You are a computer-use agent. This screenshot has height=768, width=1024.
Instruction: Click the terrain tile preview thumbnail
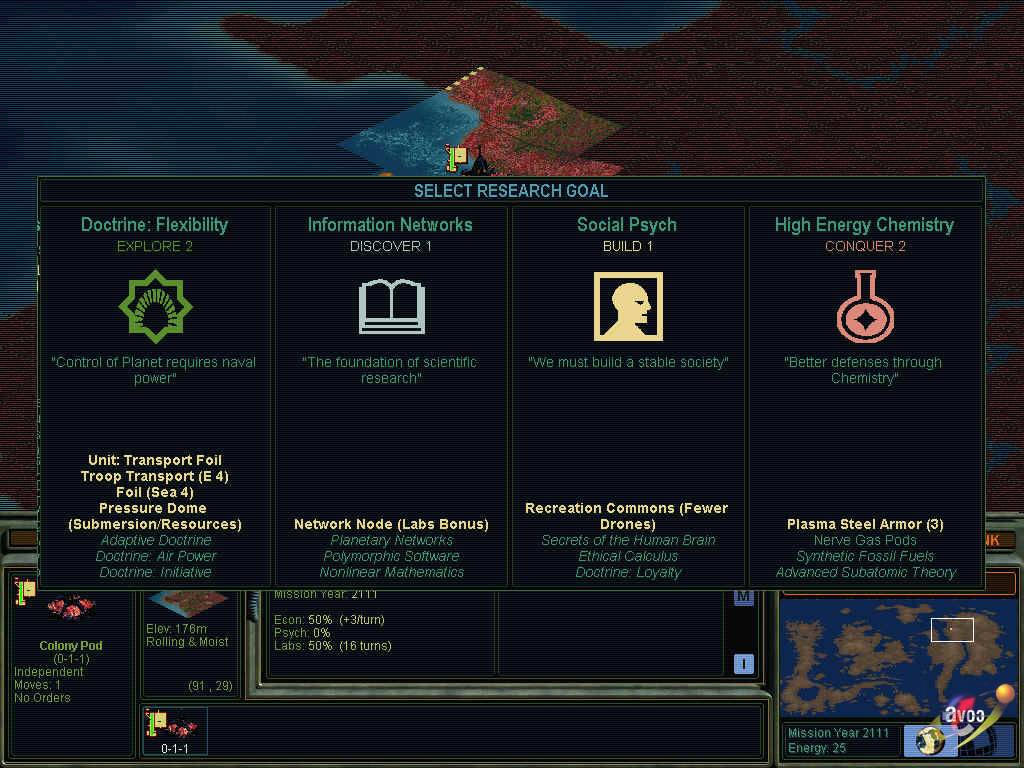pos(187,606)
